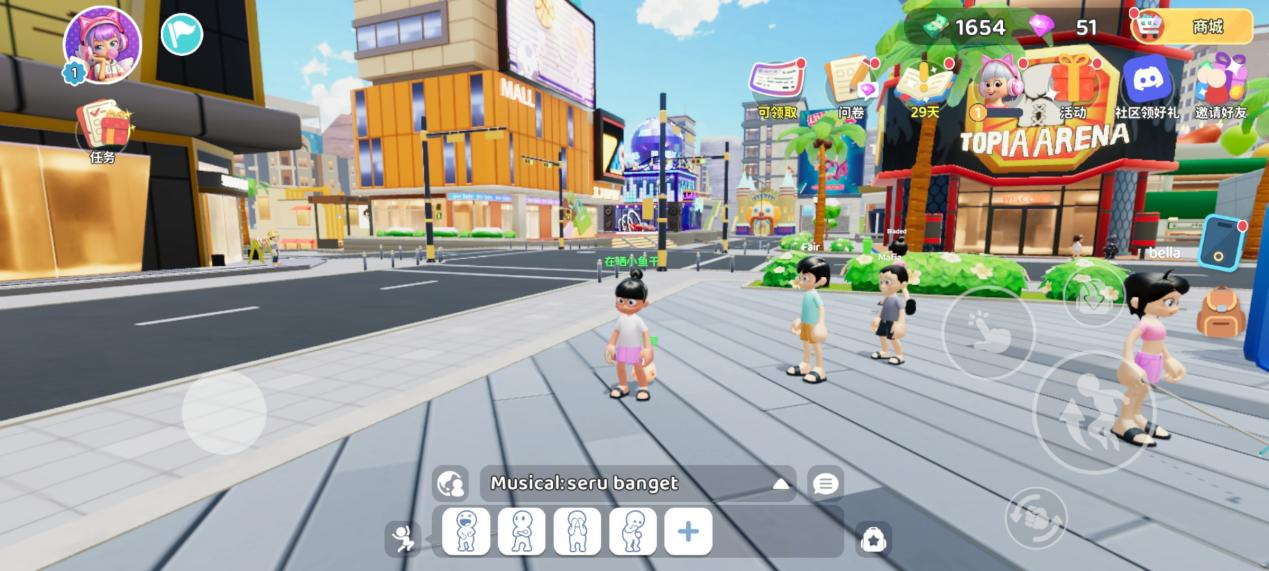Open the Discord 社区领好礼 icon
This screenshot has width=1269, height=571.
[1146, 84]
